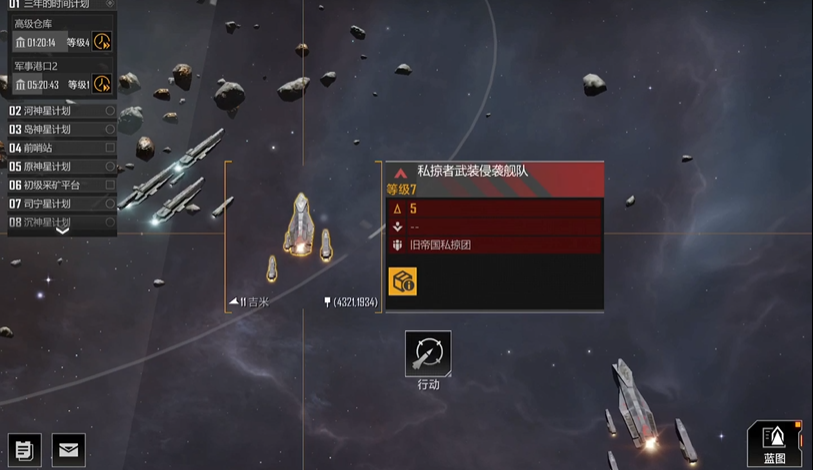Open the 蓝图 blueprint menu
Screen dimensions: 813x470
click(x=775, y=440)
